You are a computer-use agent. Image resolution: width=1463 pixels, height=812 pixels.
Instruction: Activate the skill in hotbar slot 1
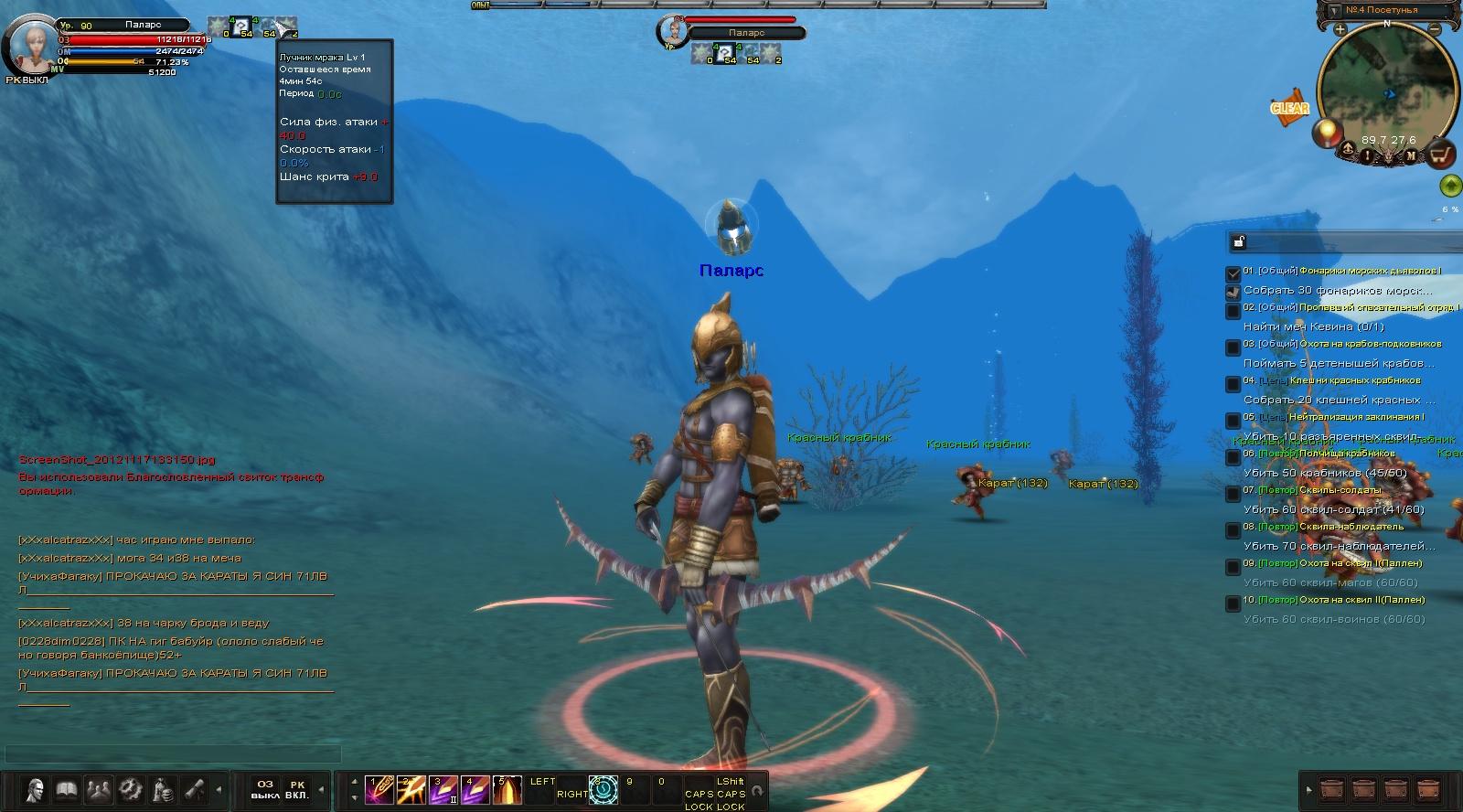(379, 789)
